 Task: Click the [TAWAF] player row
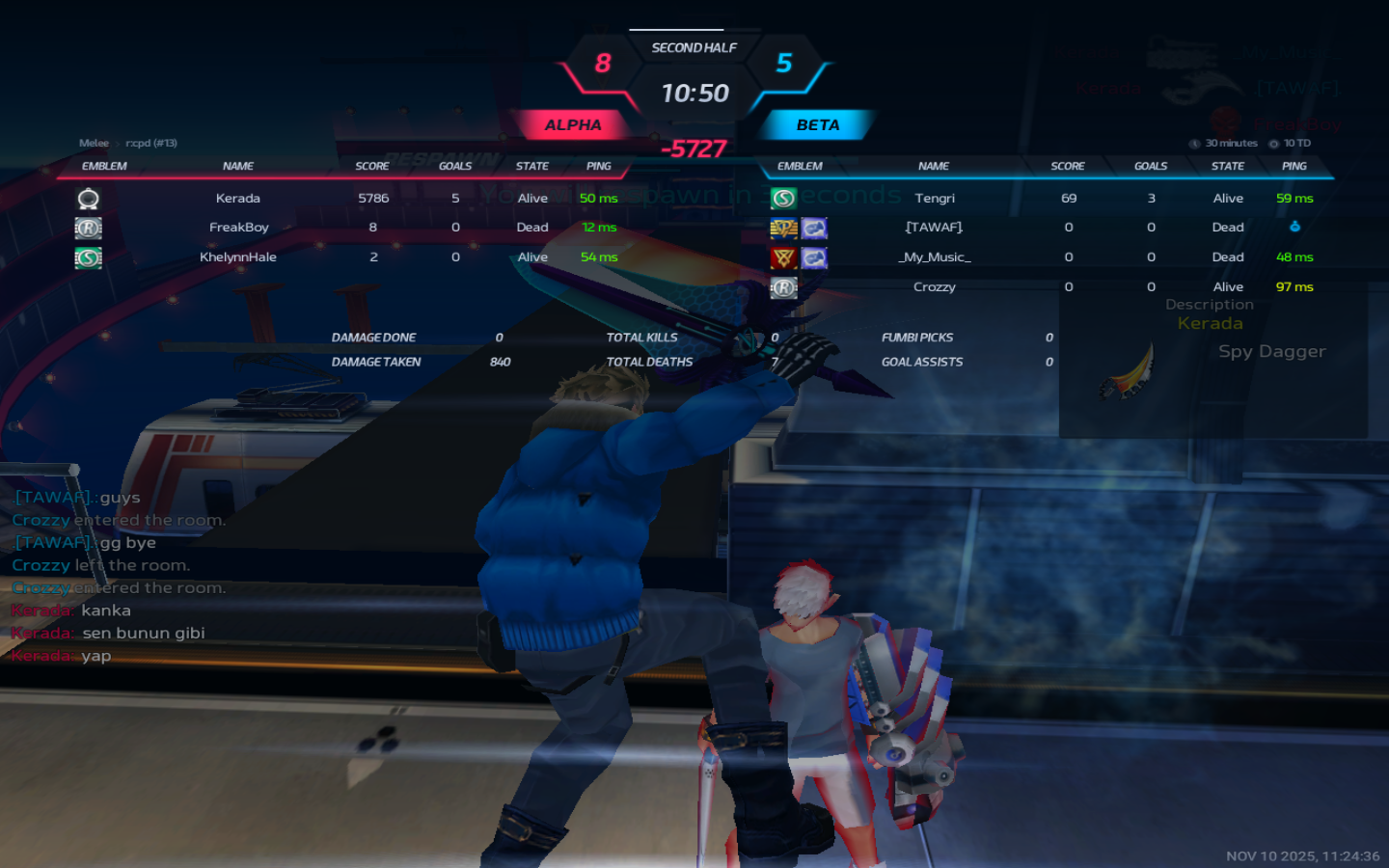[934, 228]
